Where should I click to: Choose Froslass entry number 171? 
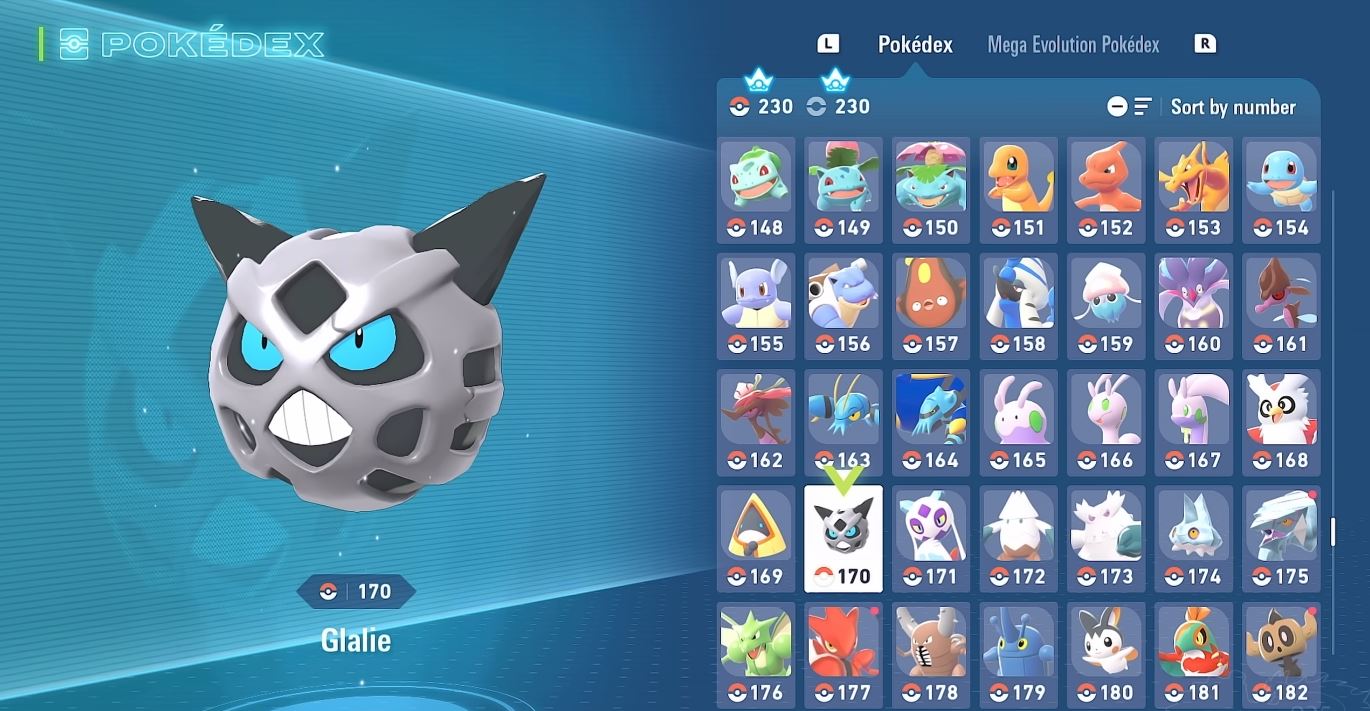[x=931, y=538]
